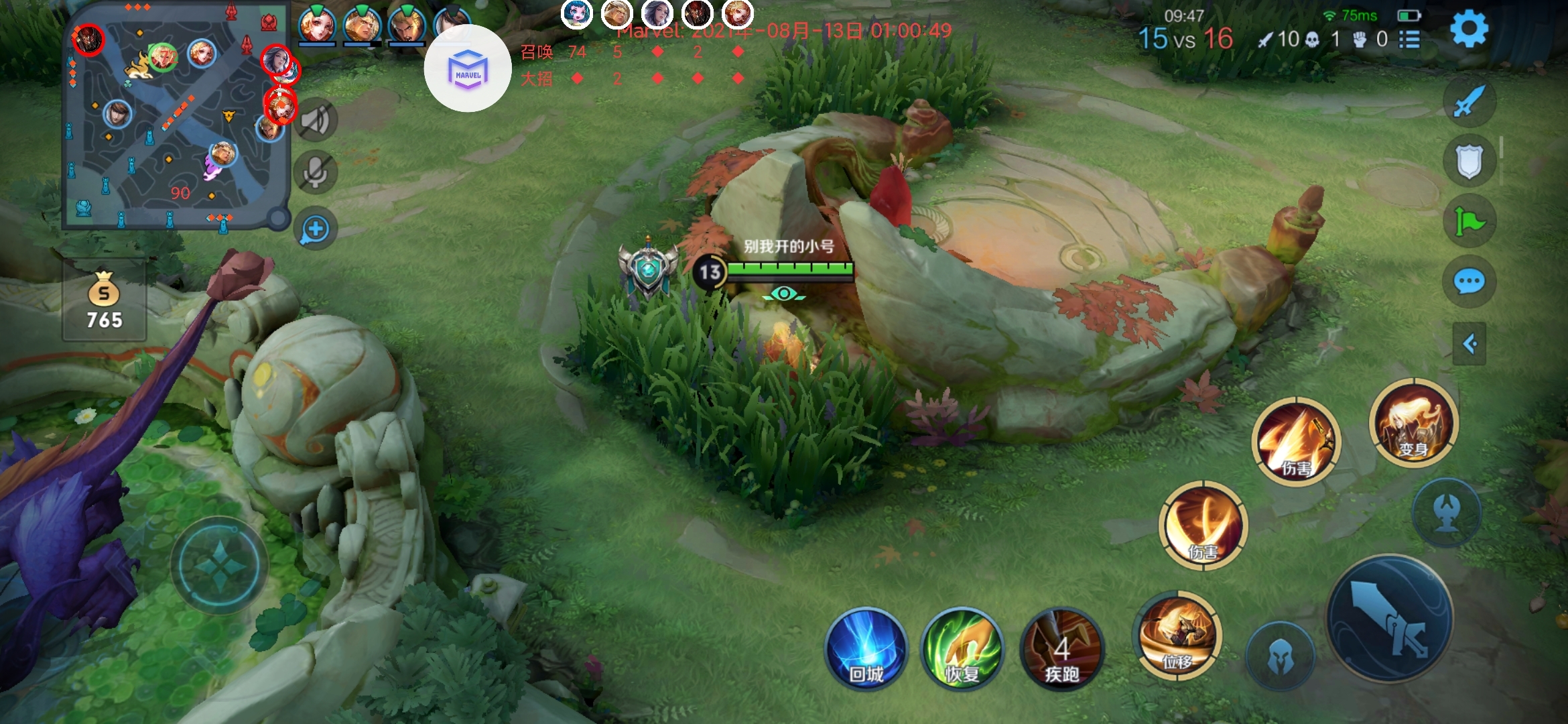1568x724 pixels.
Task: Tap the minimap
Action: pyautogui.click(x=176, y=115)
